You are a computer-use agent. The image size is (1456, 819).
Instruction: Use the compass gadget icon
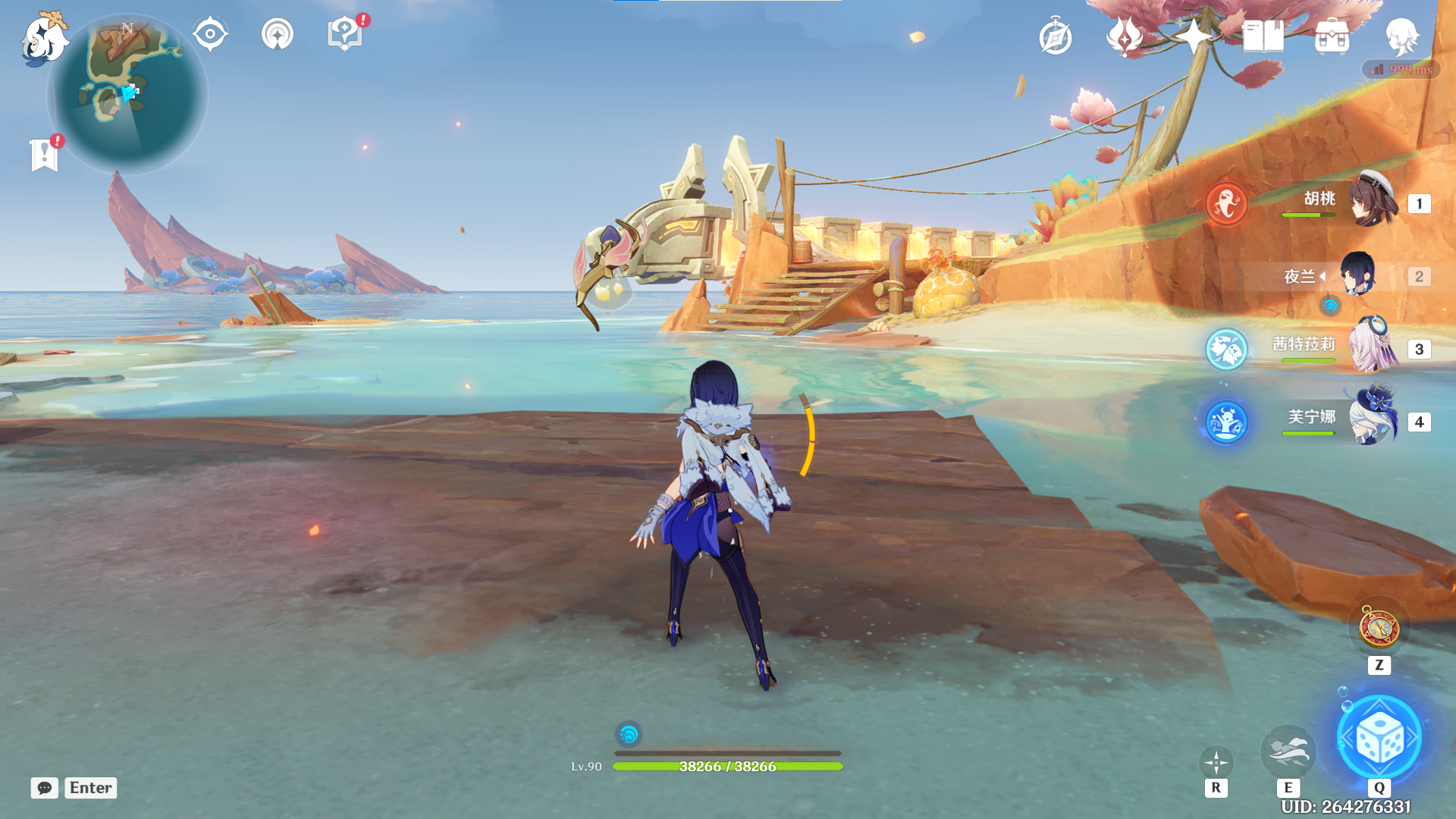tap(1379, 629)
